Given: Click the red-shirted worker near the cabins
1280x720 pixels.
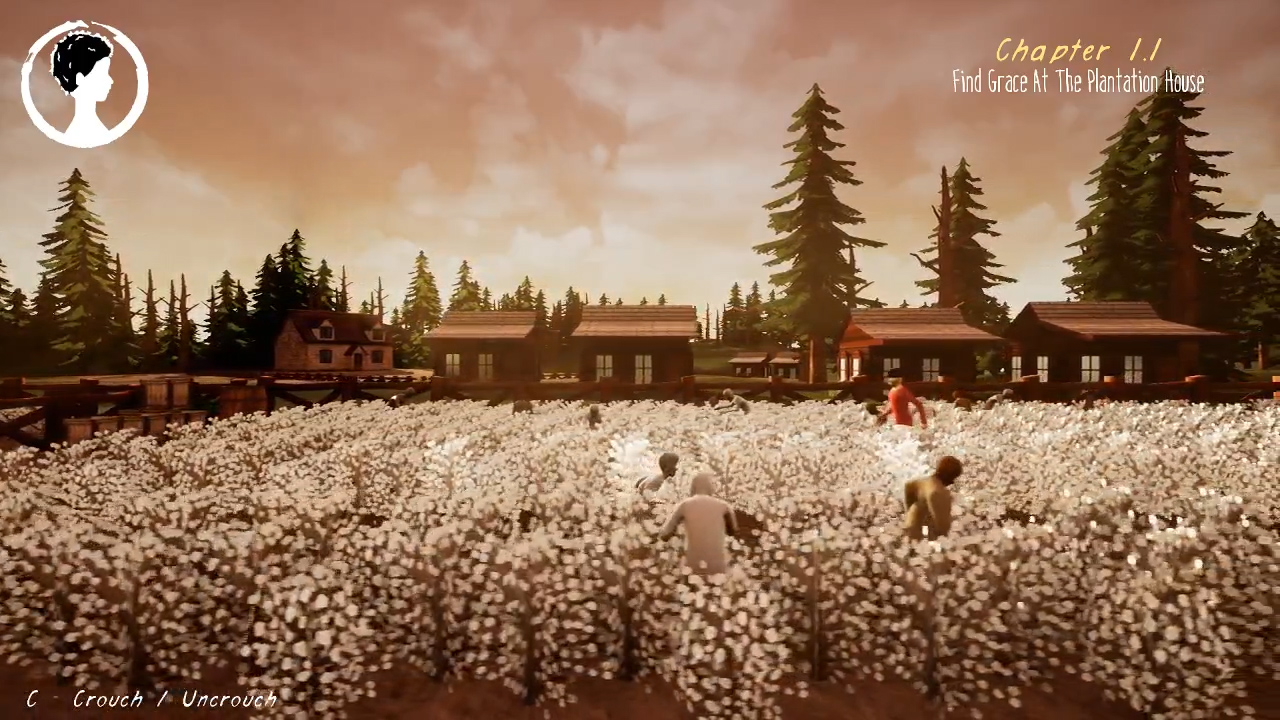Looking at the screenshot, I should (x=898, y=405).
